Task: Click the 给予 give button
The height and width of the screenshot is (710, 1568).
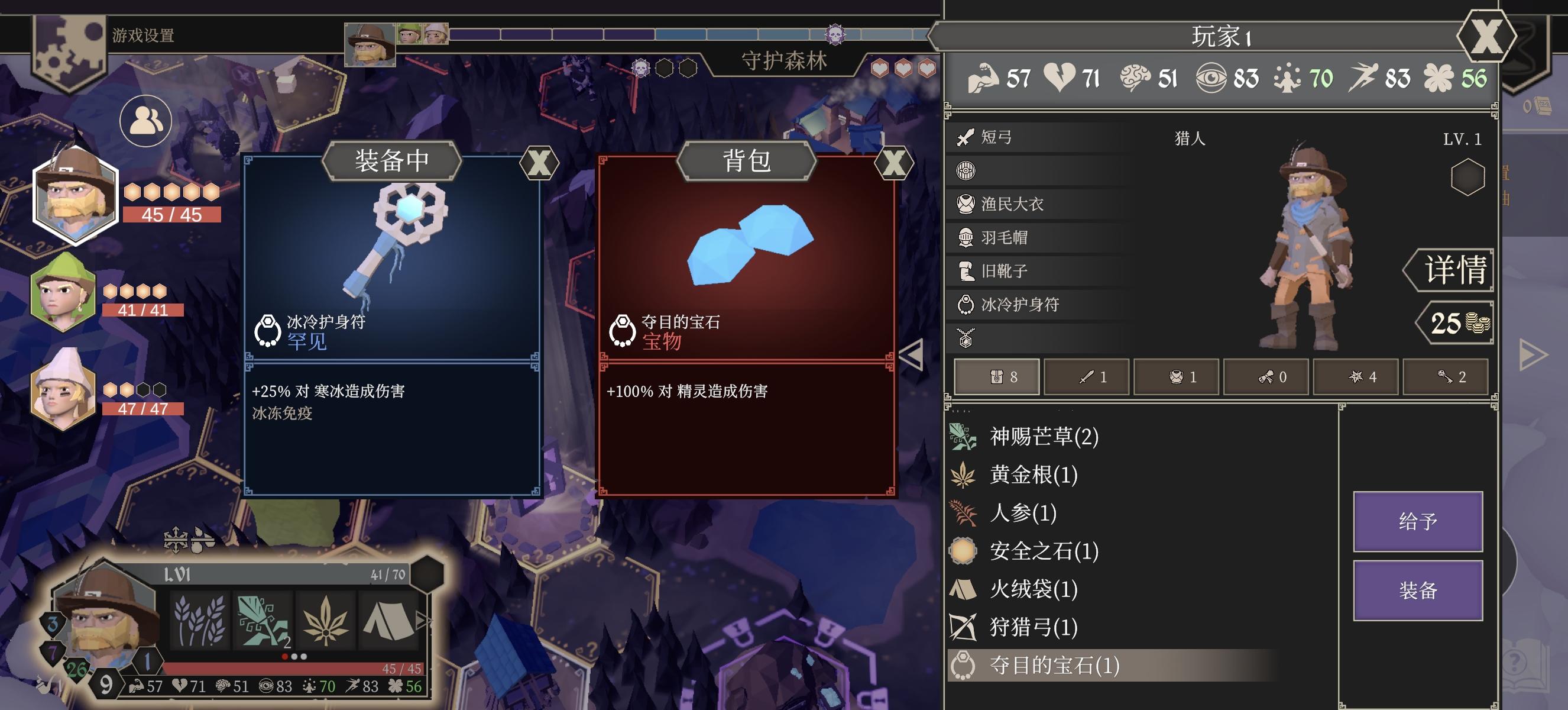Action: coord(1418,522)
